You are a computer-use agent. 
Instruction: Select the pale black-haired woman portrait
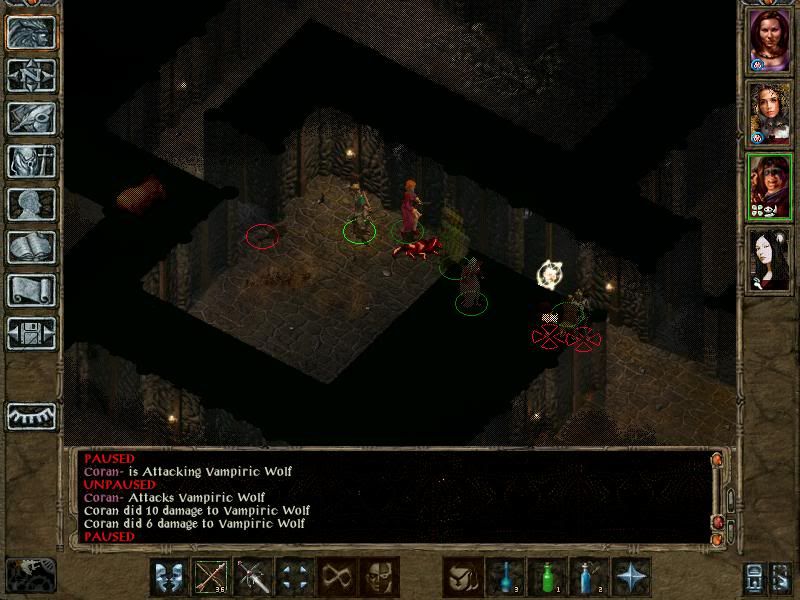coord(770,258)
